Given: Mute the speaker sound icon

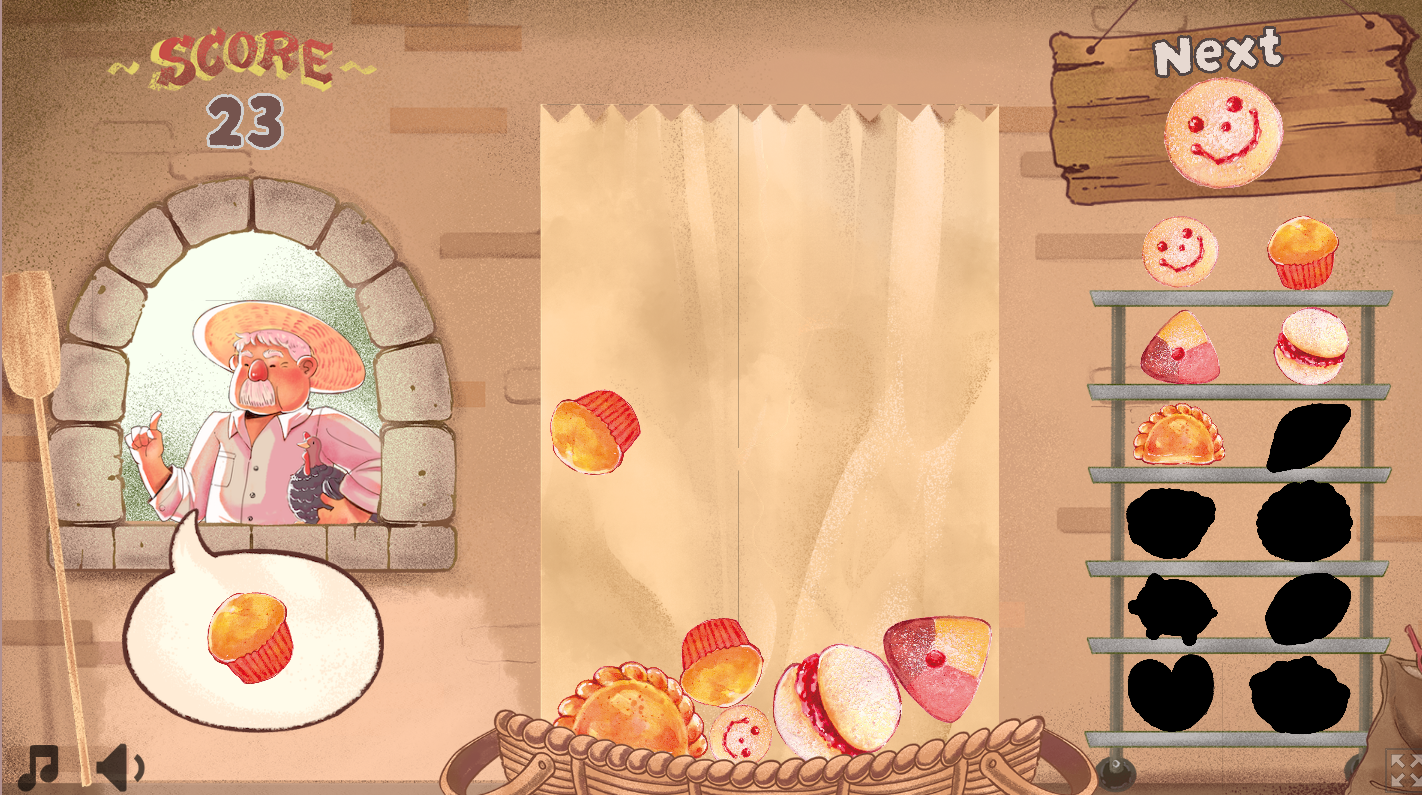Looking at the screenshot, I should [115, 766].
